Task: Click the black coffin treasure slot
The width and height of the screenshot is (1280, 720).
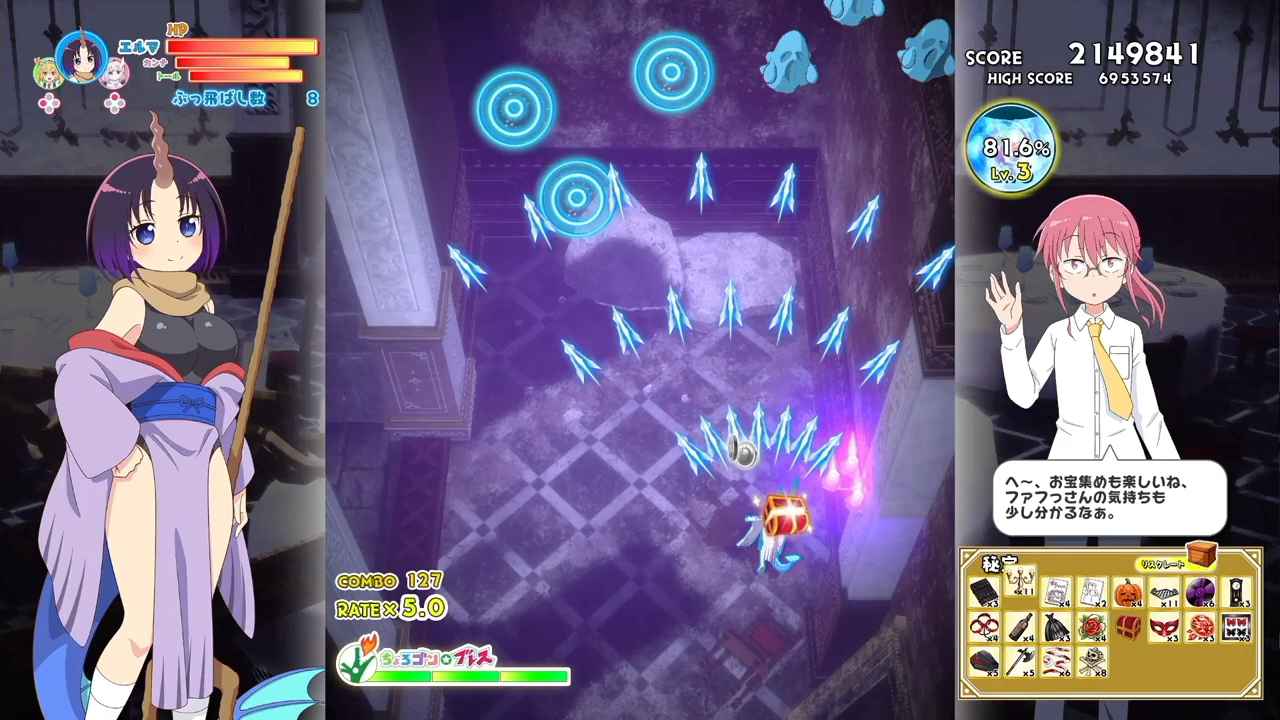Action: tap(984, 661)
